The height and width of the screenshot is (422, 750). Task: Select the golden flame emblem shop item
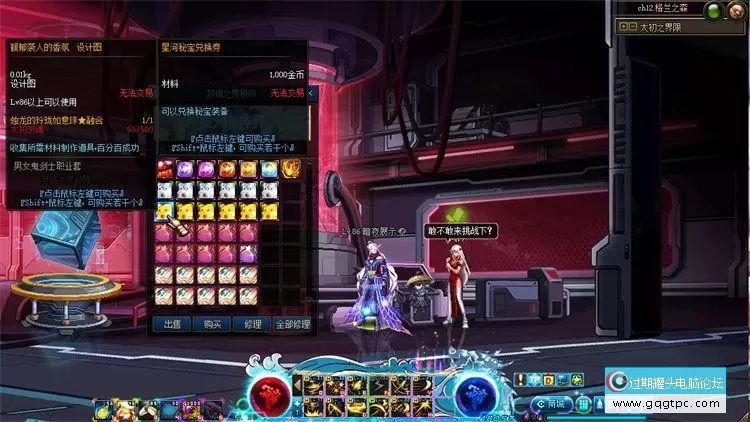click(291, 168)
